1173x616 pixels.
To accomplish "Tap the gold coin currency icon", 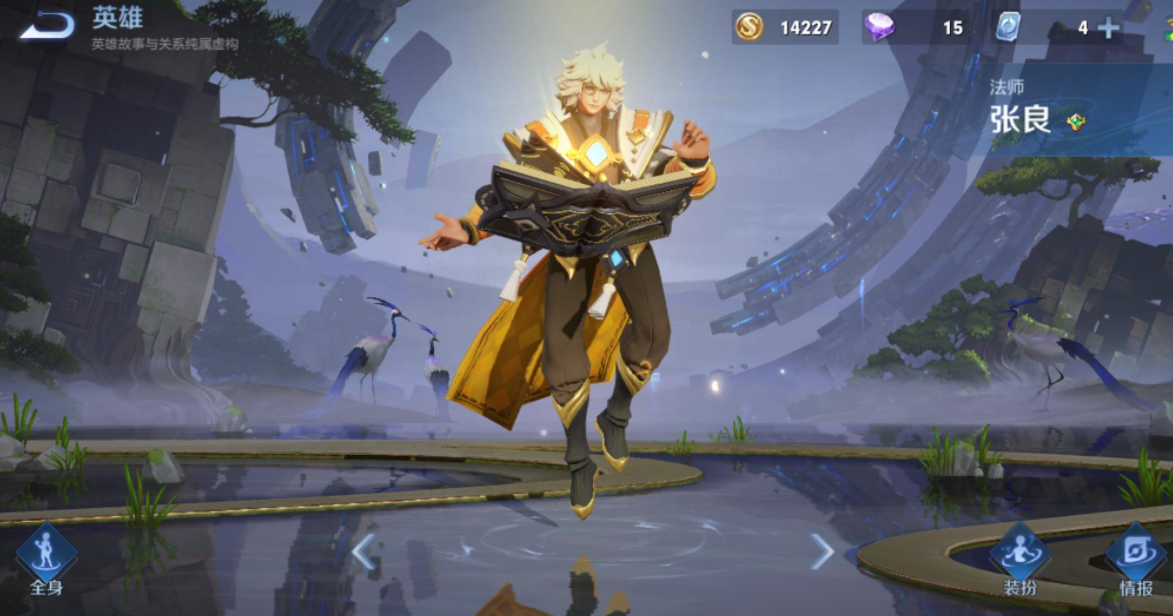I will coord(749,27).
